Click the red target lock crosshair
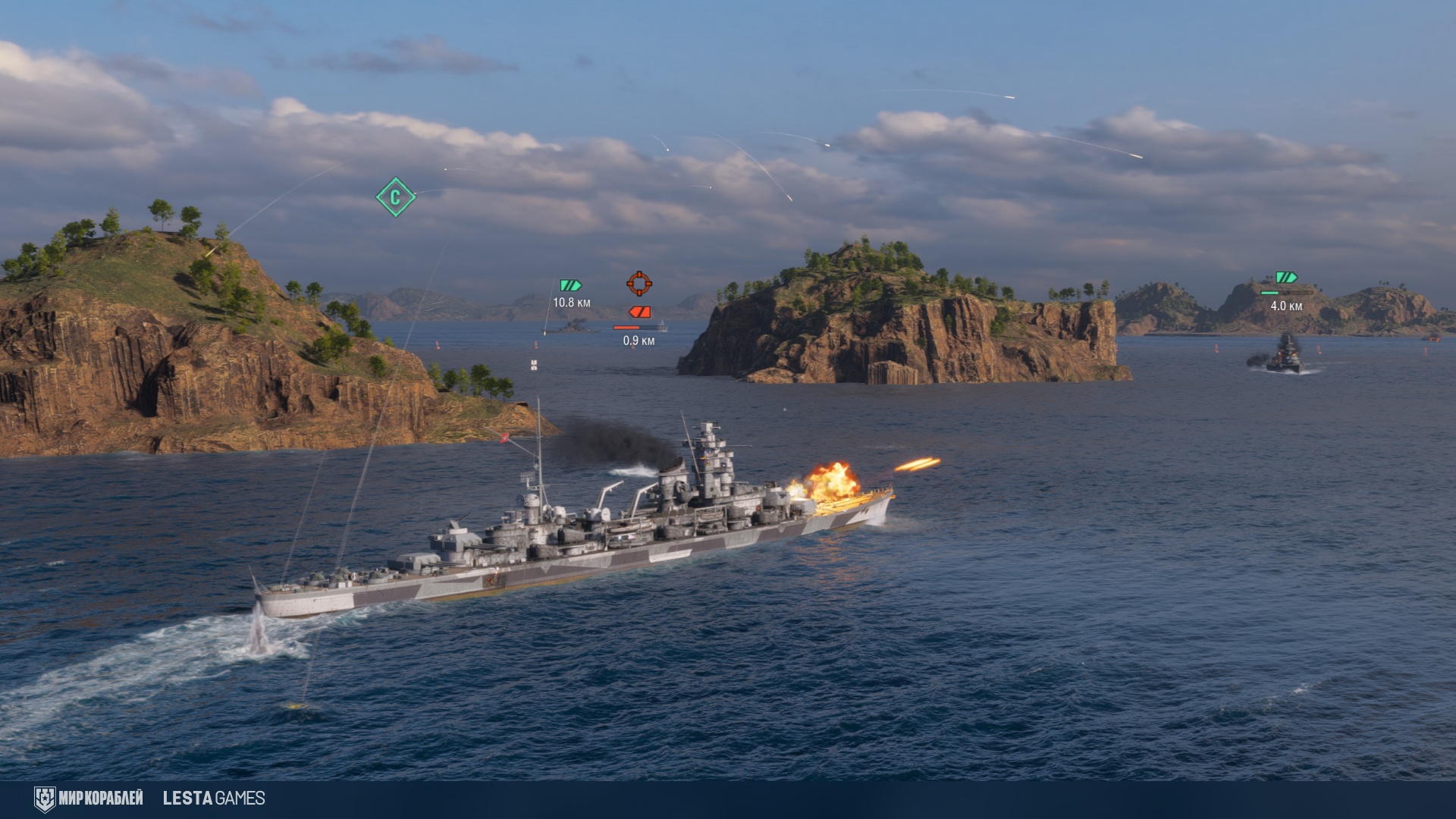The height and width of the screenshot is (819, 1456). [639, 283]
